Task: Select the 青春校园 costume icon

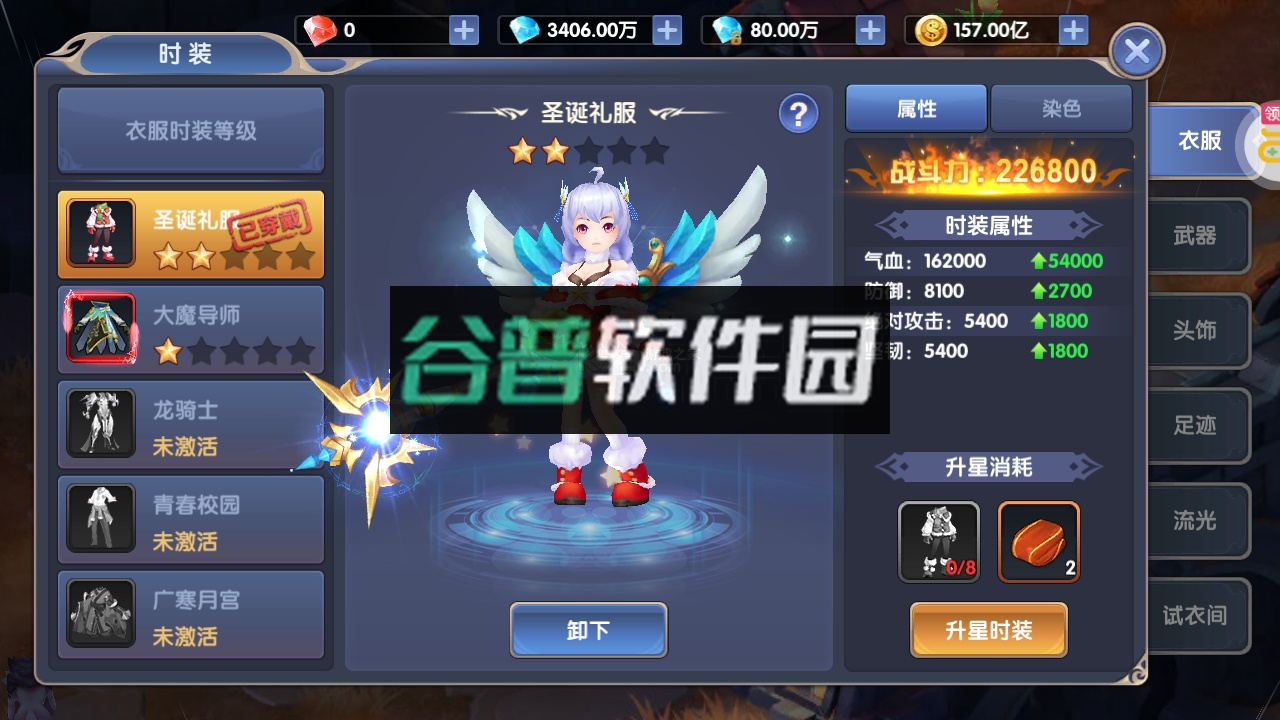Action: click(99, 518)
